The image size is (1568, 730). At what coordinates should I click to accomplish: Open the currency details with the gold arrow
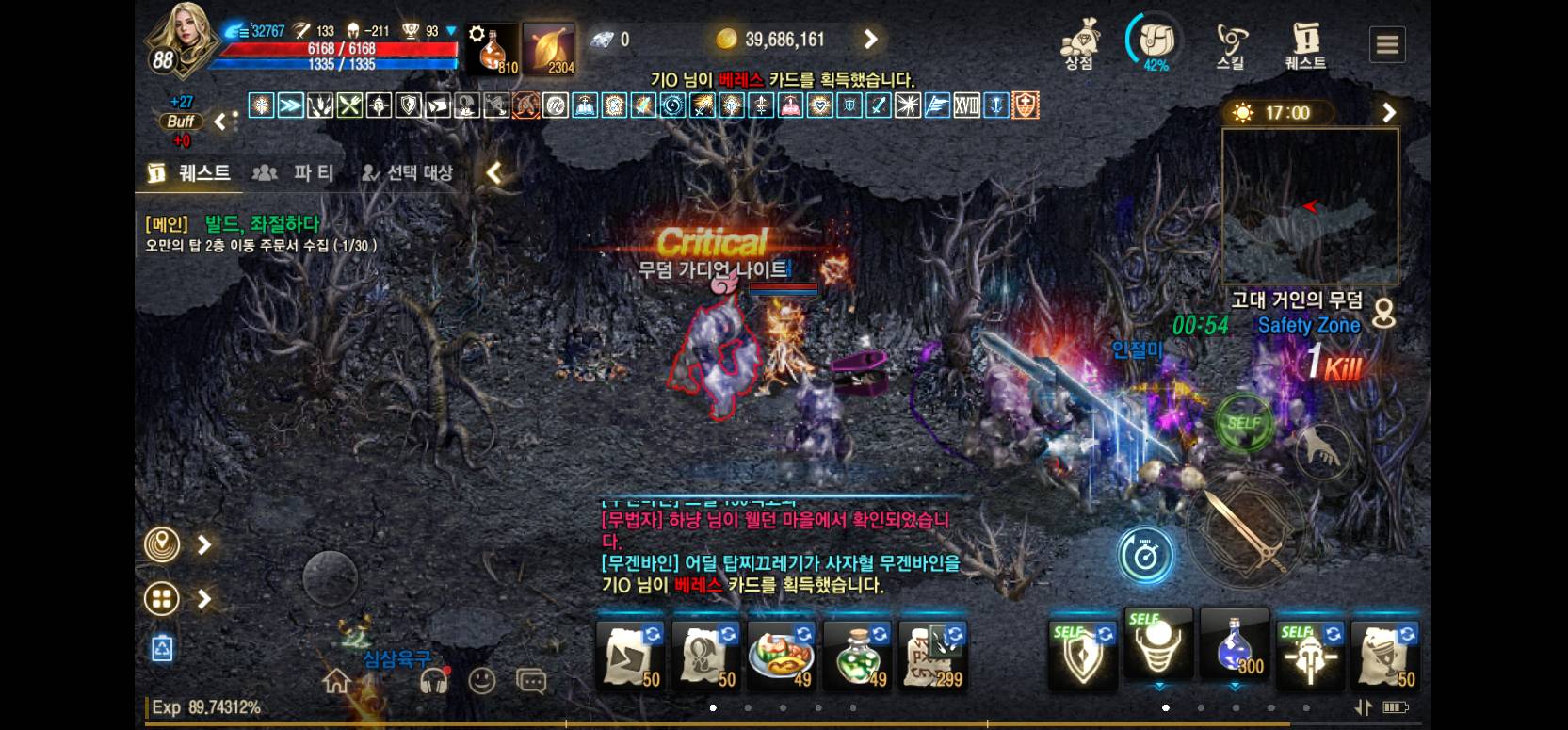point(869,40)
